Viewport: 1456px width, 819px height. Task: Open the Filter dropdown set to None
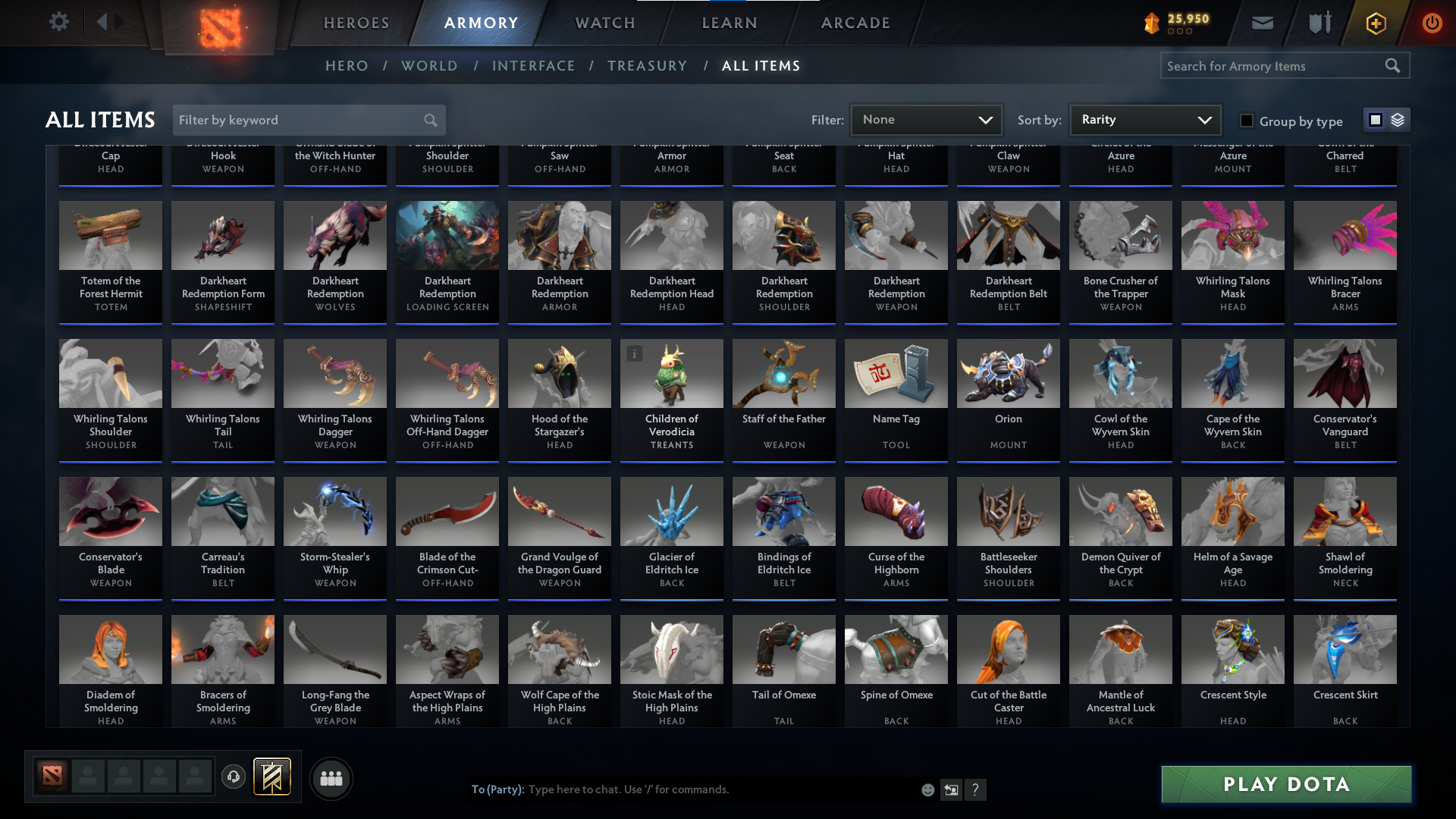[926, 119]
